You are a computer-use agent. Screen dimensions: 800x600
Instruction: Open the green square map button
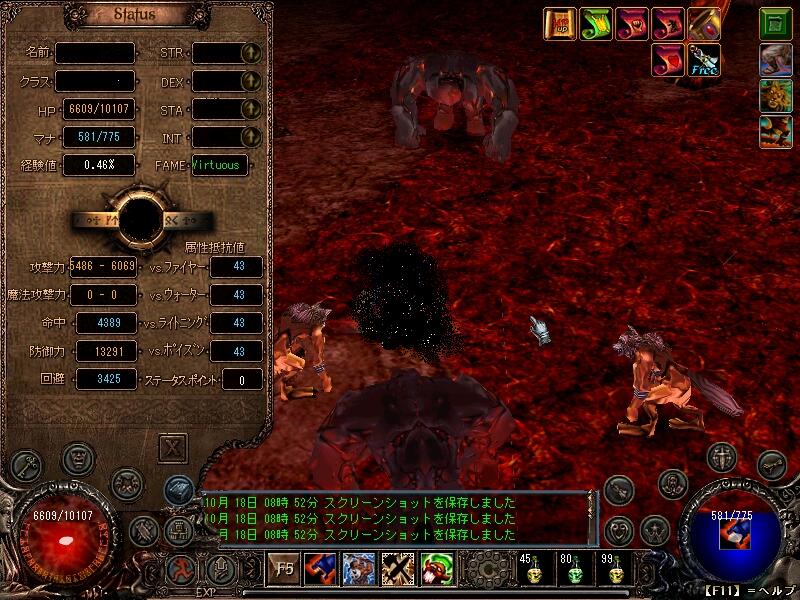click(x=774, y=24)
